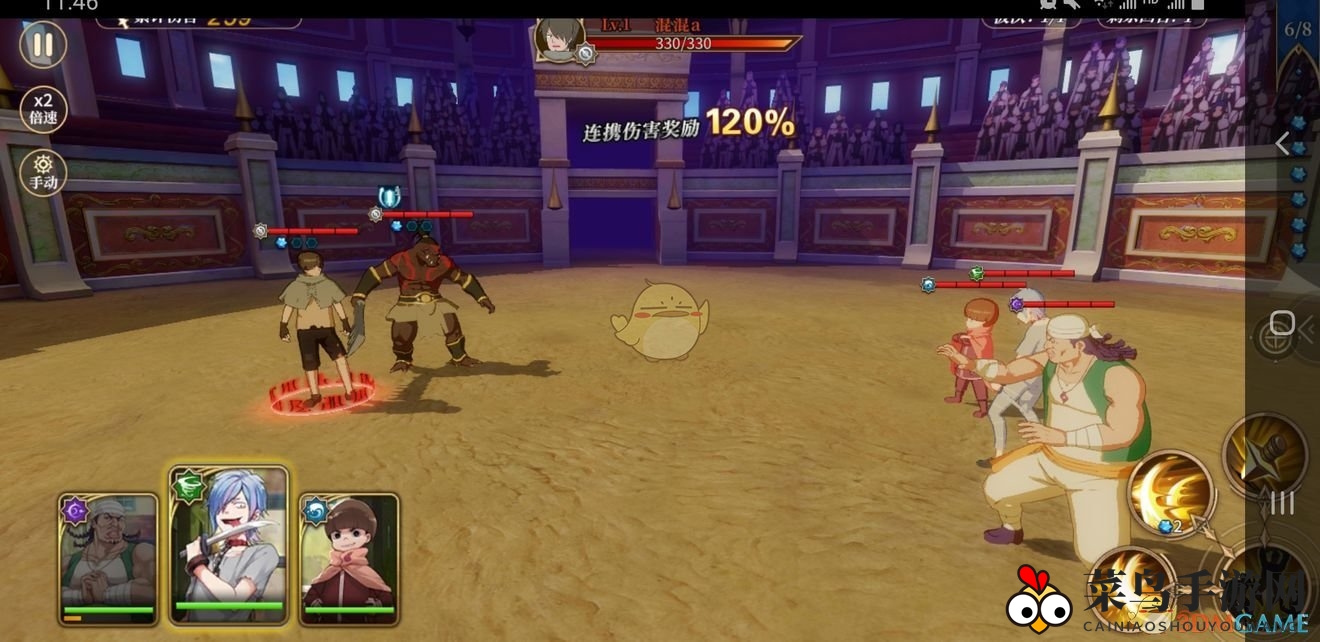The width and height of the screenshot is (1320, 642).
Task: Open the side panel arrow
Action: [x=1283, y=144]
